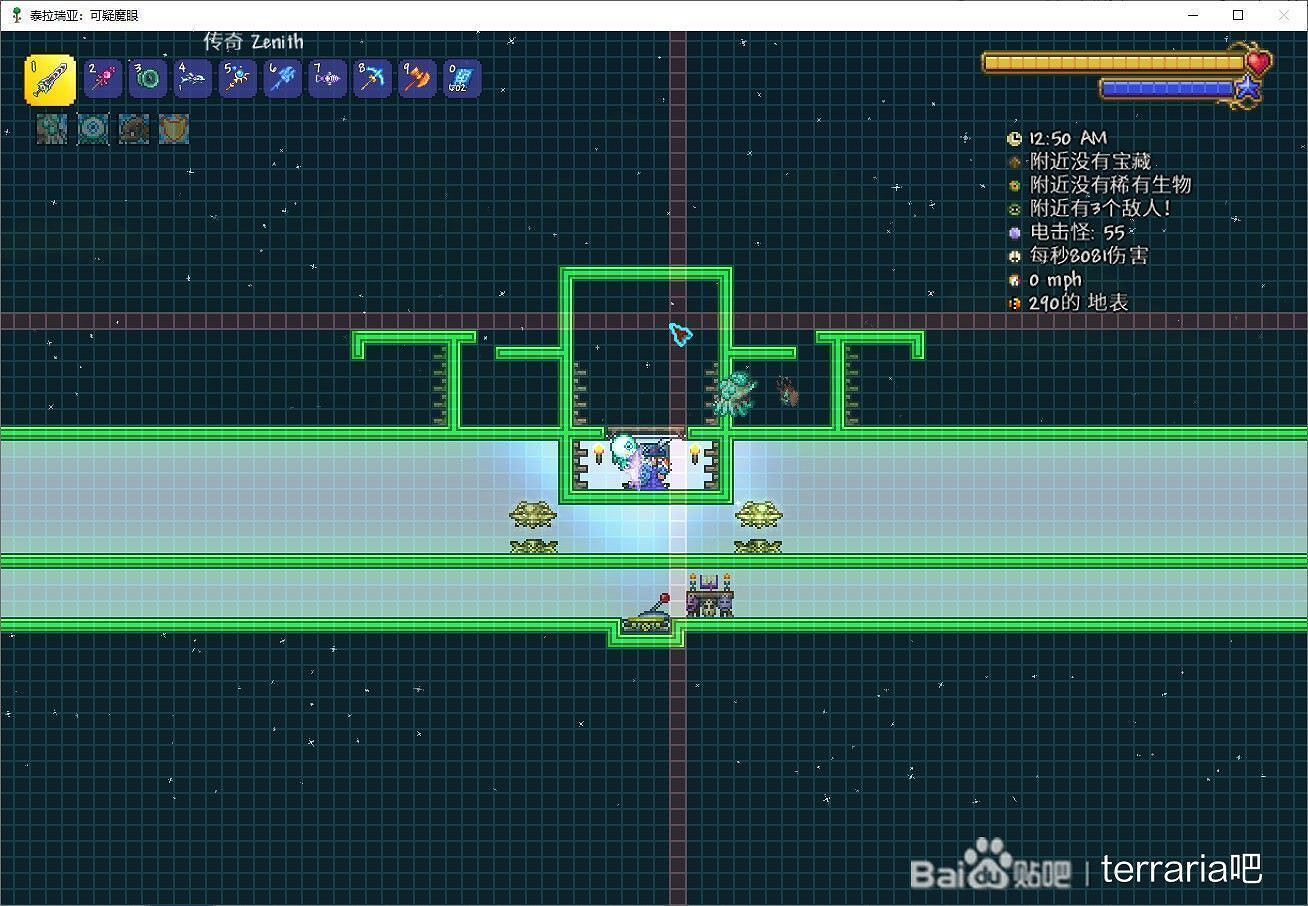Select the staff in hotbar slot 5

(237, 79)
